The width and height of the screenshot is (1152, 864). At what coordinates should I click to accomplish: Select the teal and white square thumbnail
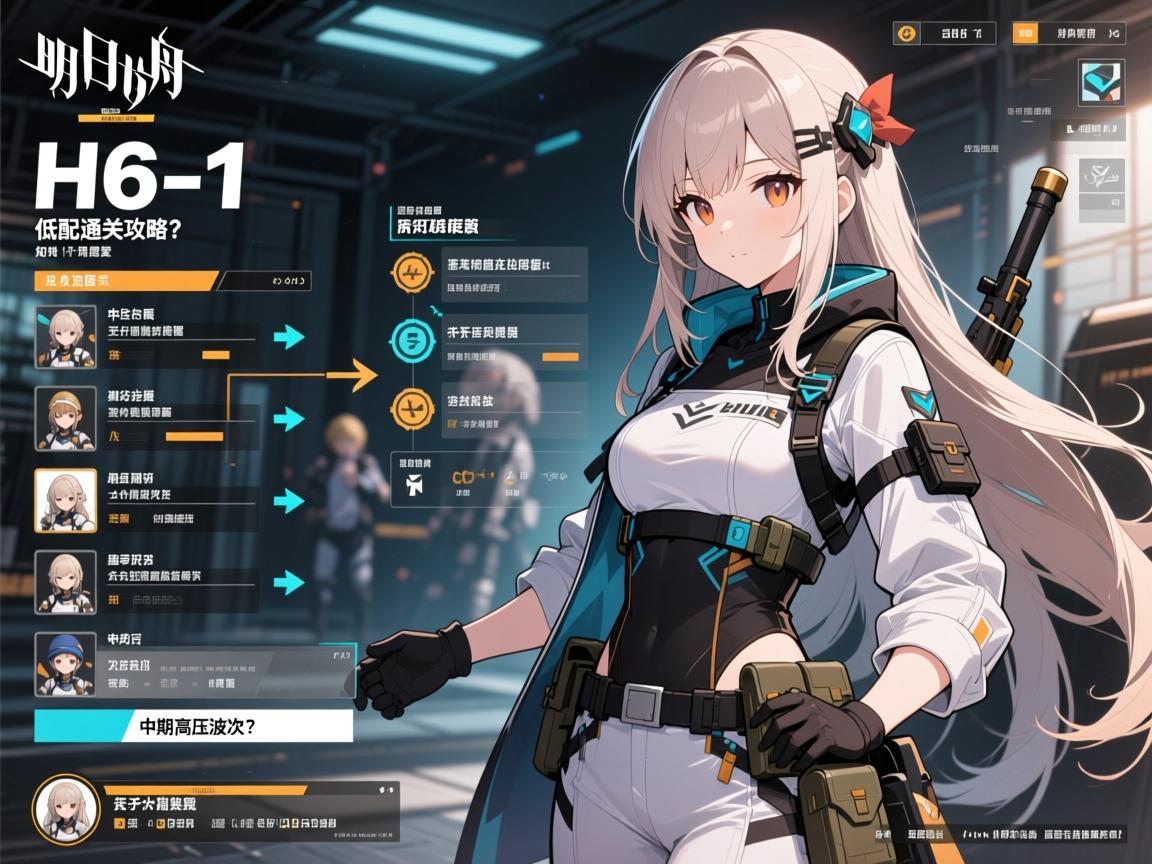1101,83
